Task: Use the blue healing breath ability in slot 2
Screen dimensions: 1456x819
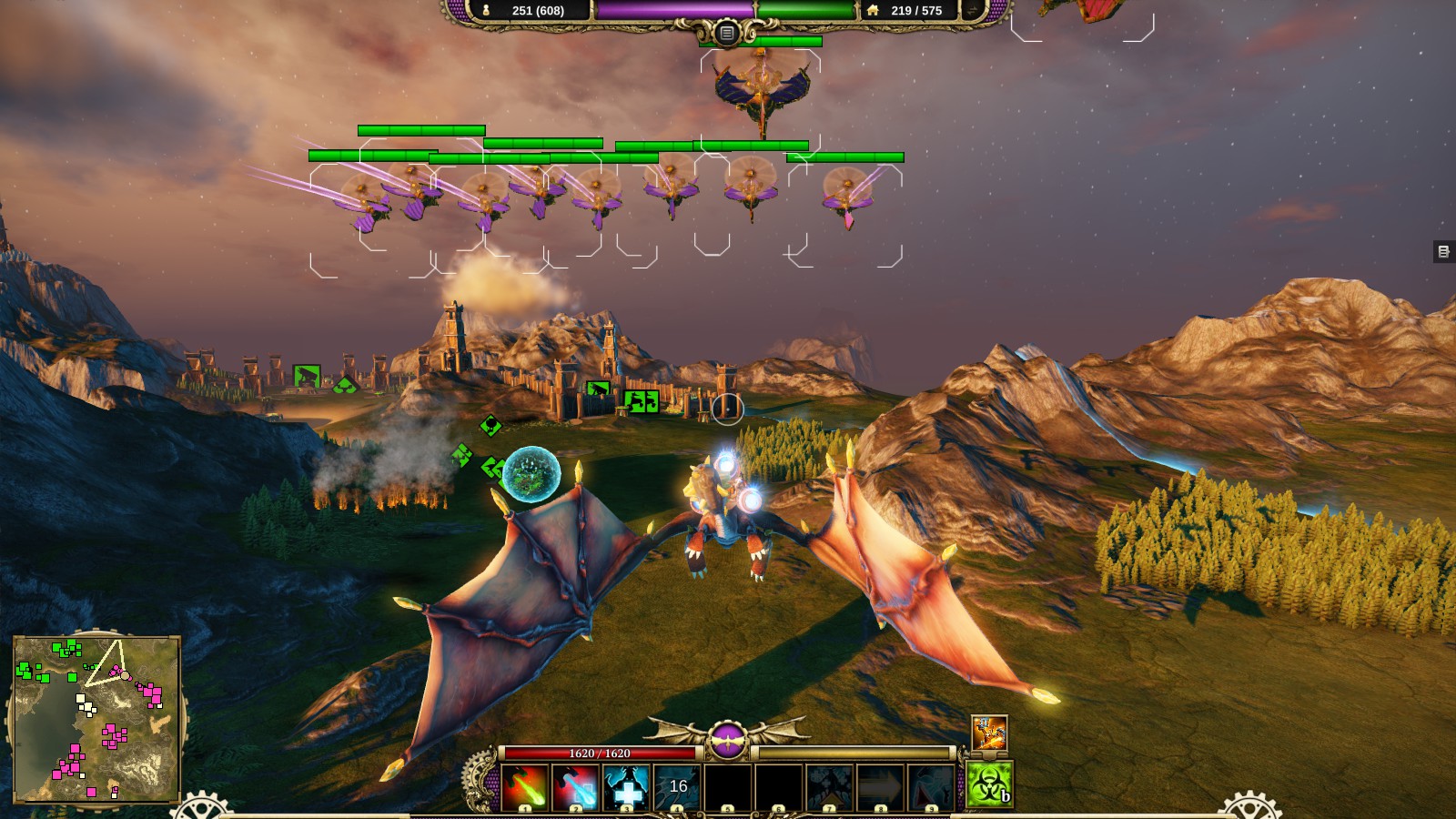Action: point(576,786)
